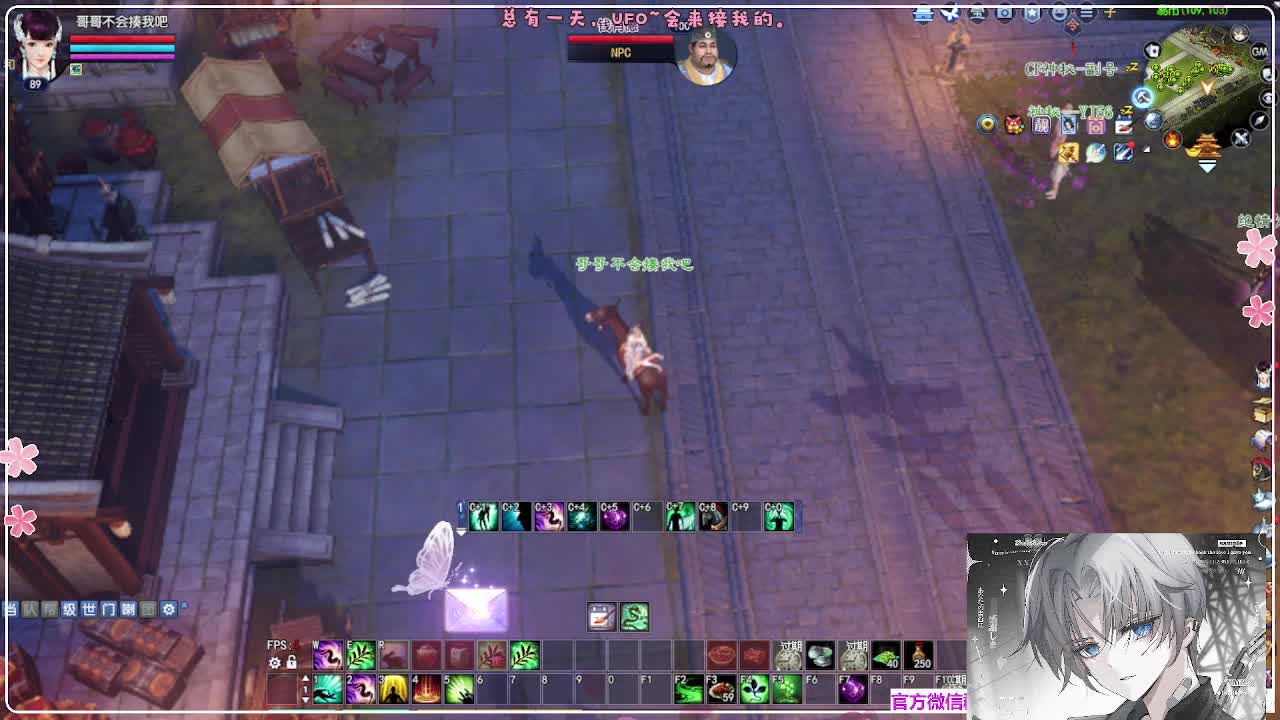Click the daily quest calendar icon above the hotbar
1280x720 pixels.
click(600, 618)
